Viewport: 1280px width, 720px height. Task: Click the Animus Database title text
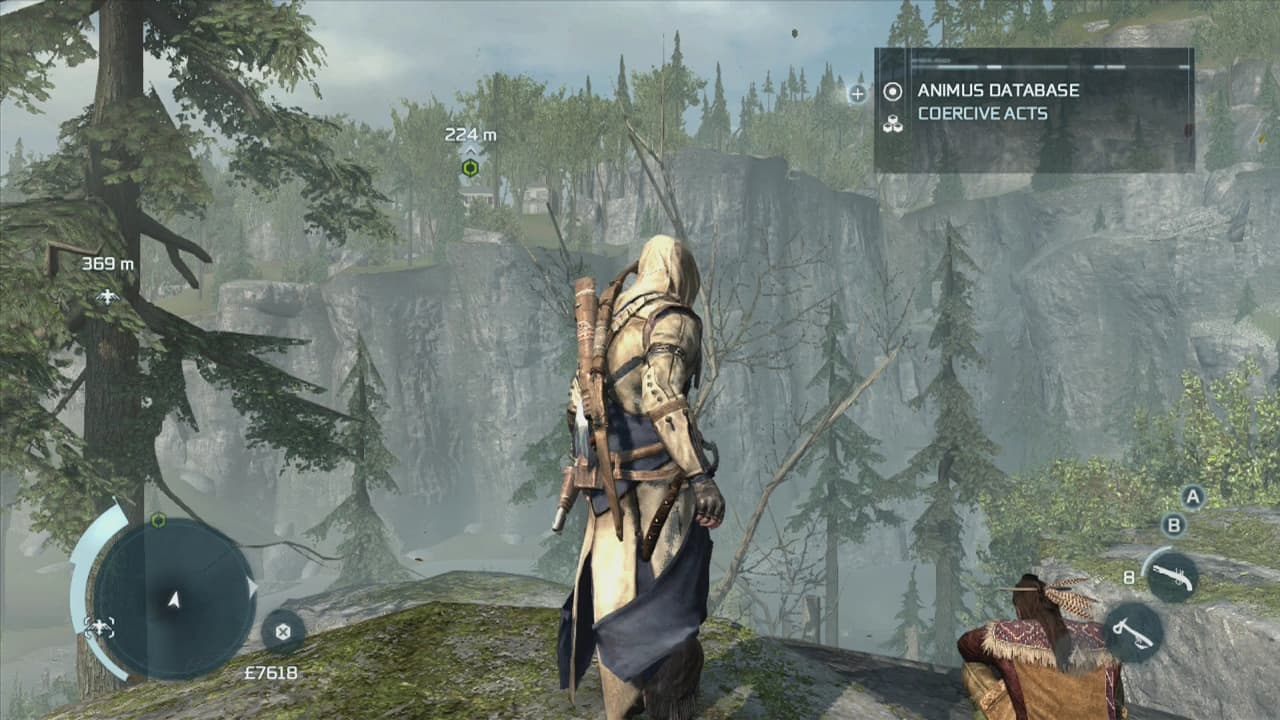(1000, 91)
